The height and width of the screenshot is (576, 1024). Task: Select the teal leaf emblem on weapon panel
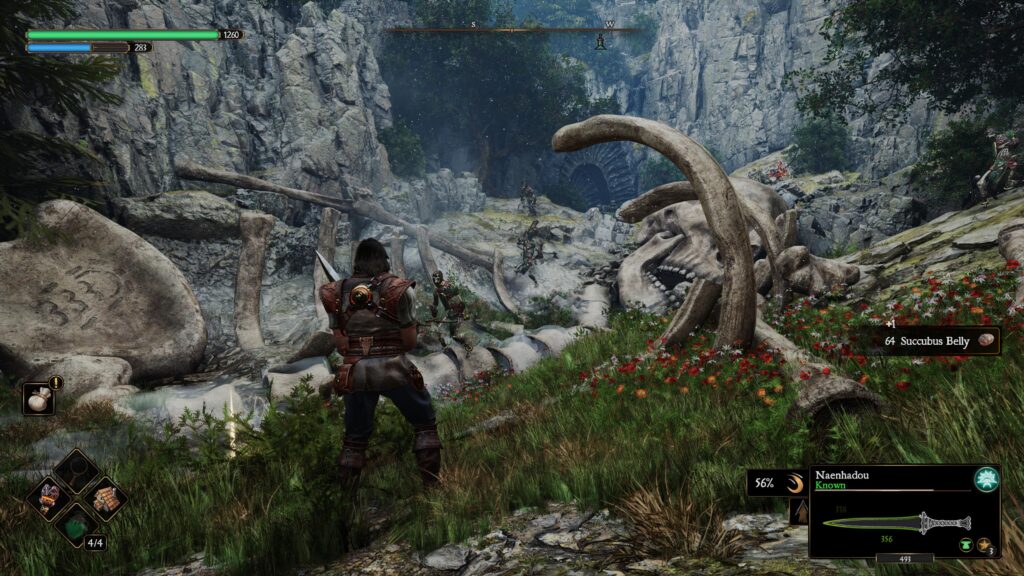986,479
